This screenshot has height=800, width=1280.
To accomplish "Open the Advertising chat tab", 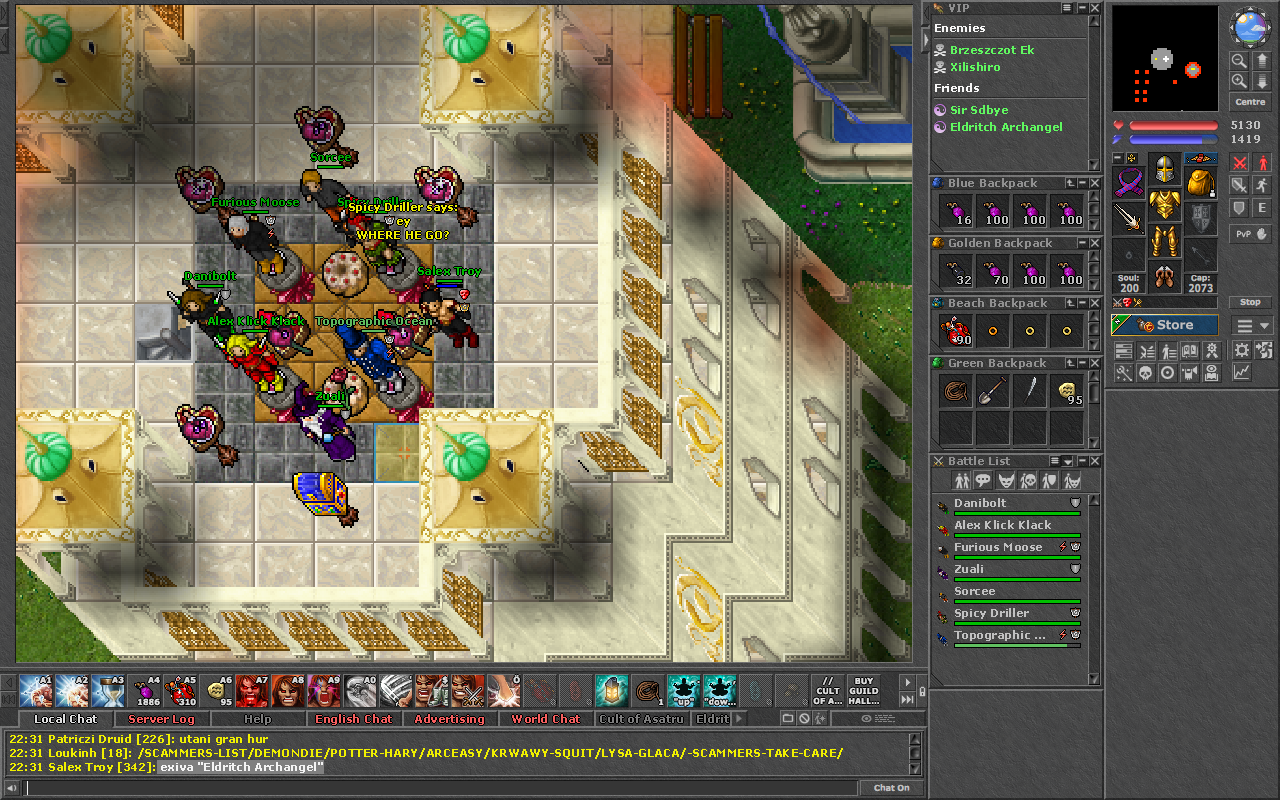I will [449, 719].
